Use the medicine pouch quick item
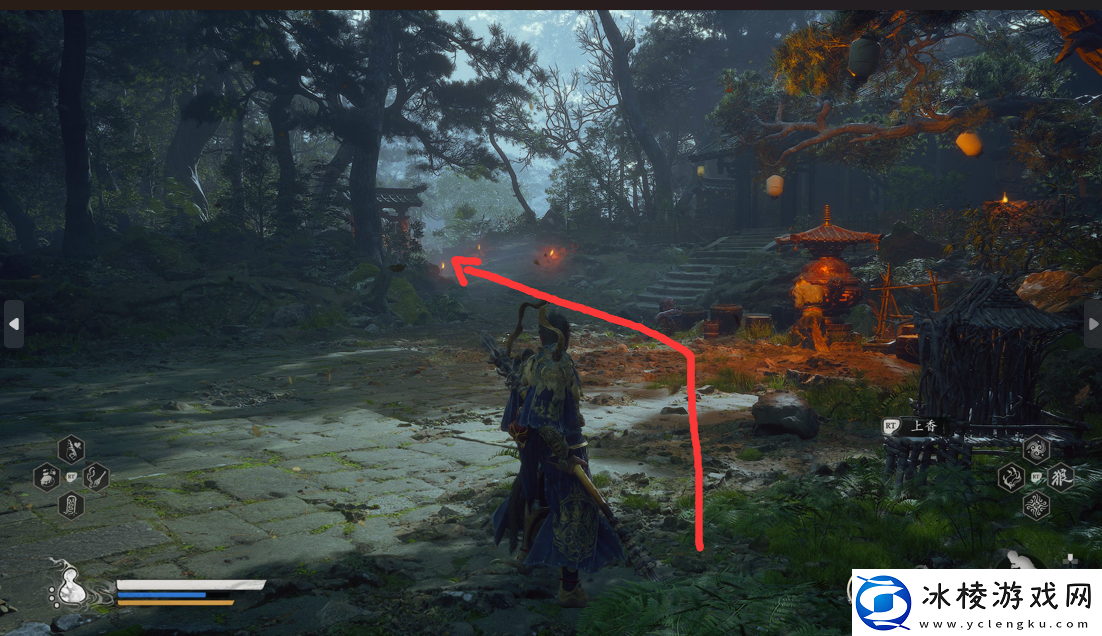 (x=47, y=477)
